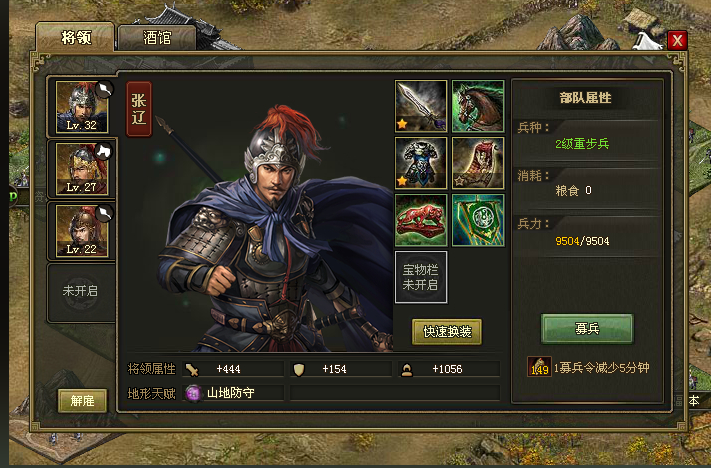Dismiss the general with 解雇 button

82,400
